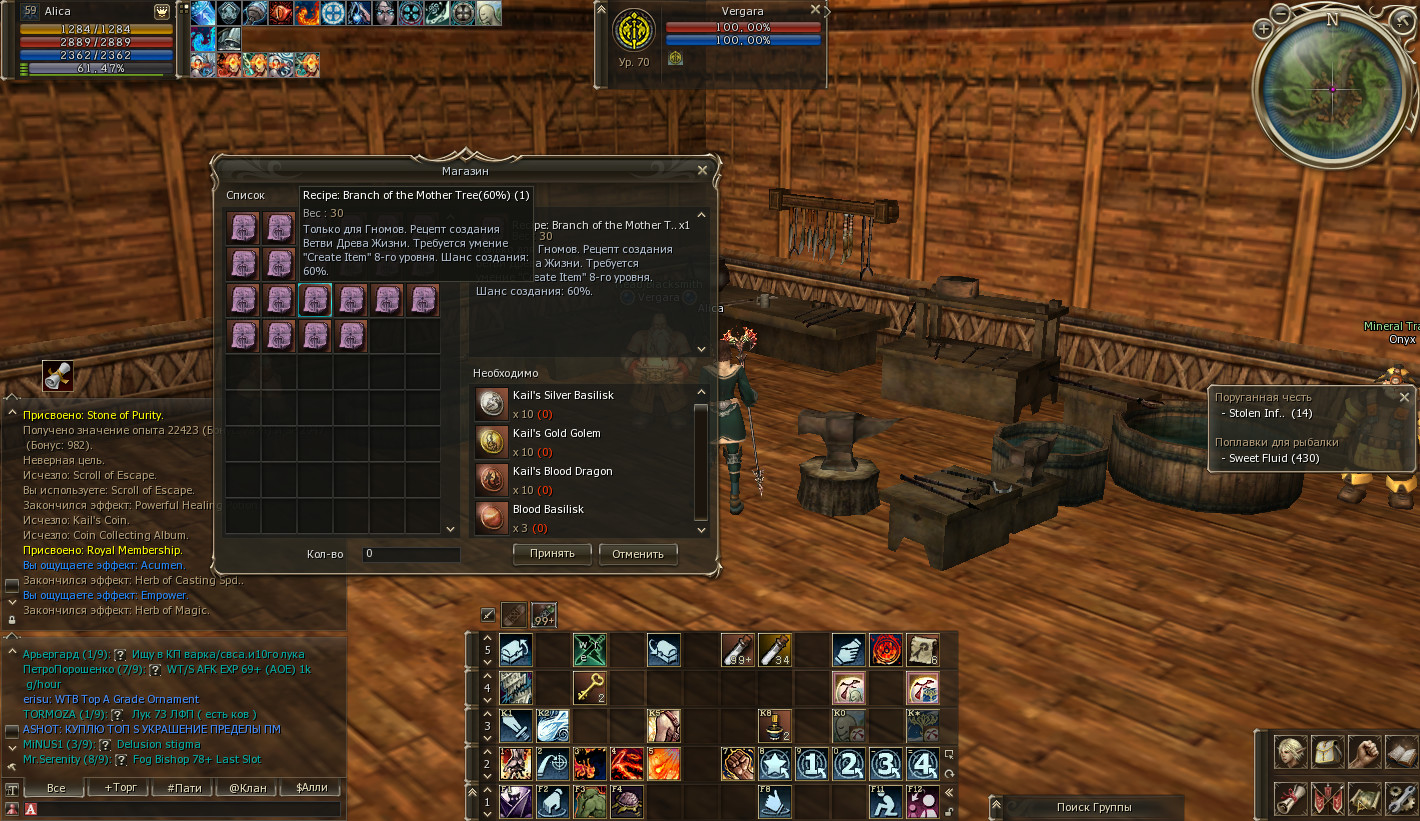
Task: Open system settings wrench icon
Action: 1400,799
